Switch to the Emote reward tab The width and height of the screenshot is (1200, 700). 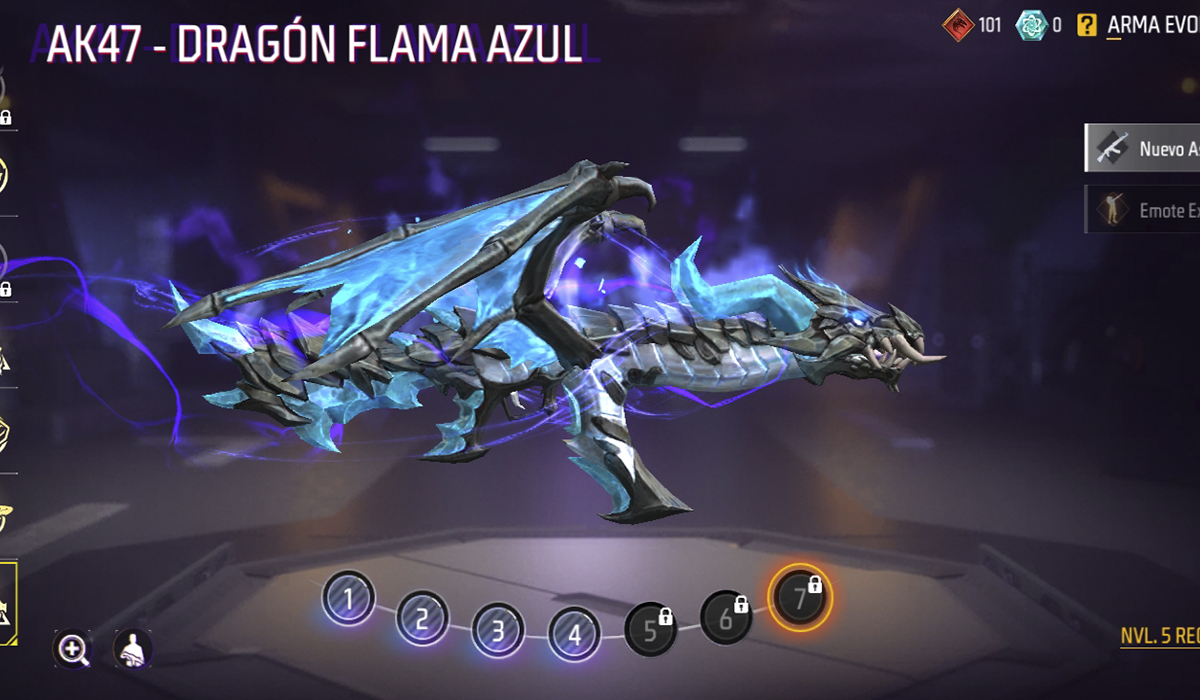(x=1143, y=210)
